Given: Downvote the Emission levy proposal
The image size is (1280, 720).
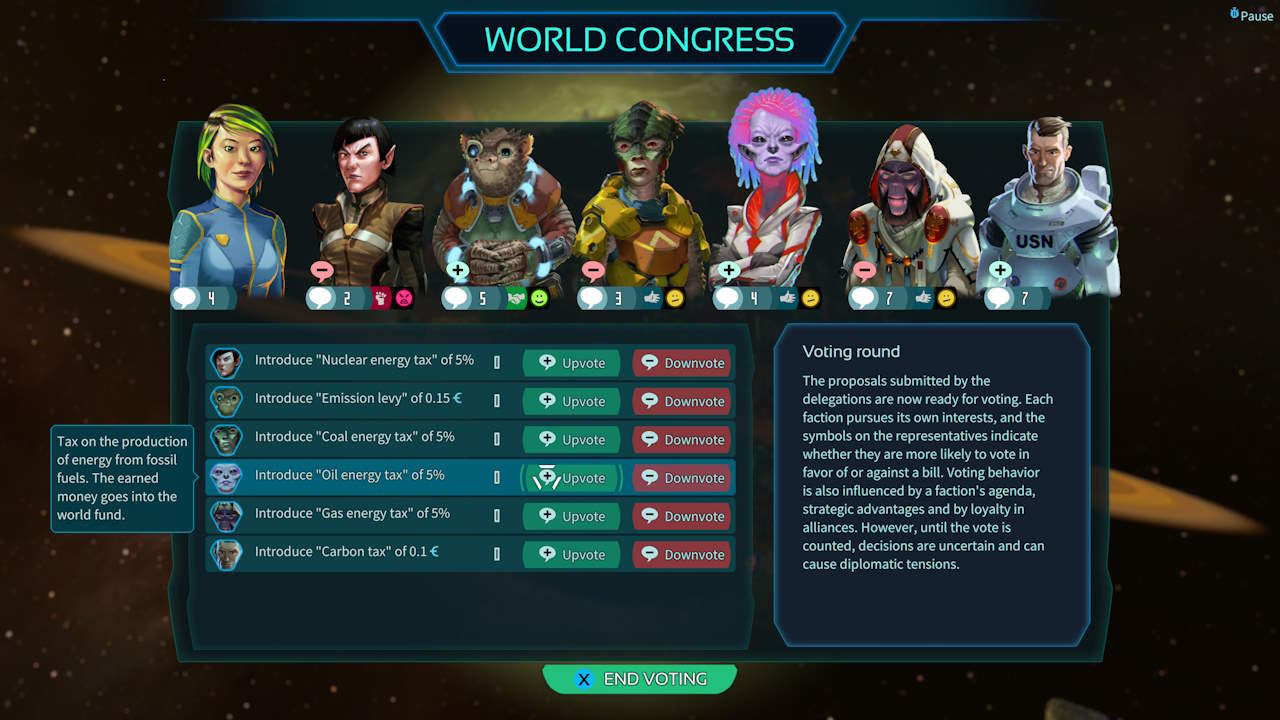Looking at the screenshot, I should tap(681, 401).
